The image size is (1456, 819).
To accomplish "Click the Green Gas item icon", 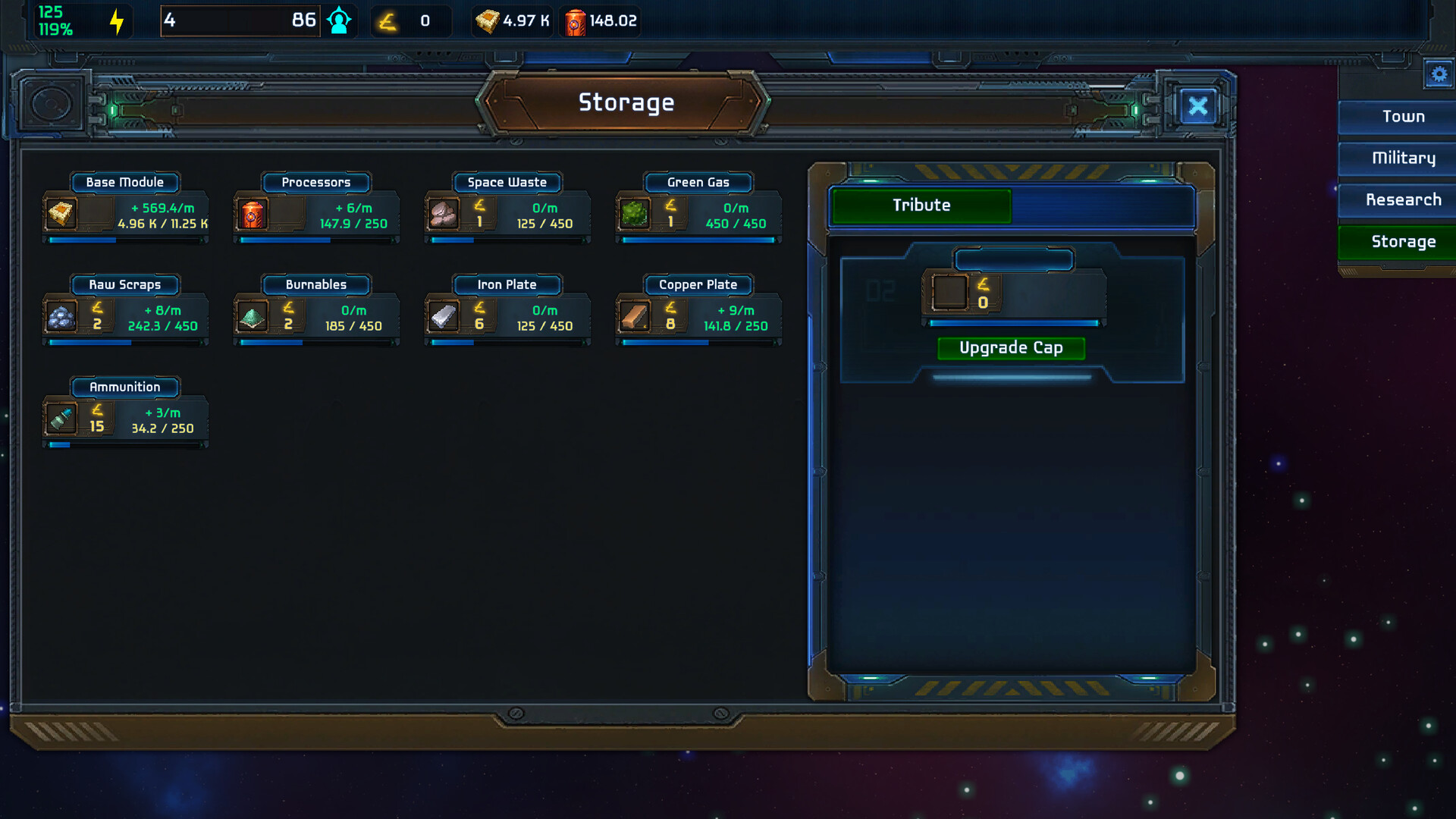I will 633,215.
